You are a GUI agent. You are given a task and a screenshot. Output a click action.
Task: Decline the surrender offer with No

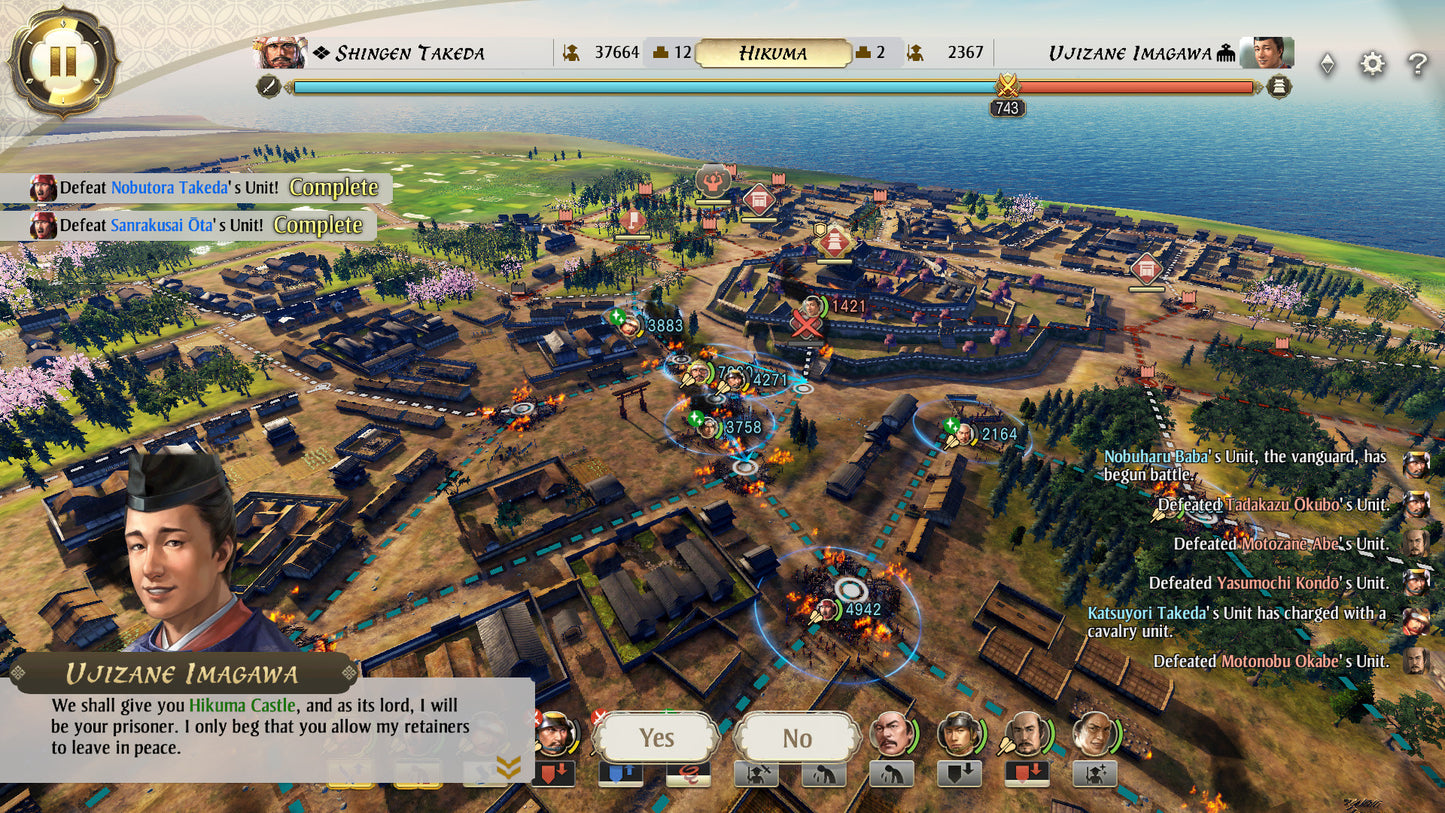click(796, 738)
